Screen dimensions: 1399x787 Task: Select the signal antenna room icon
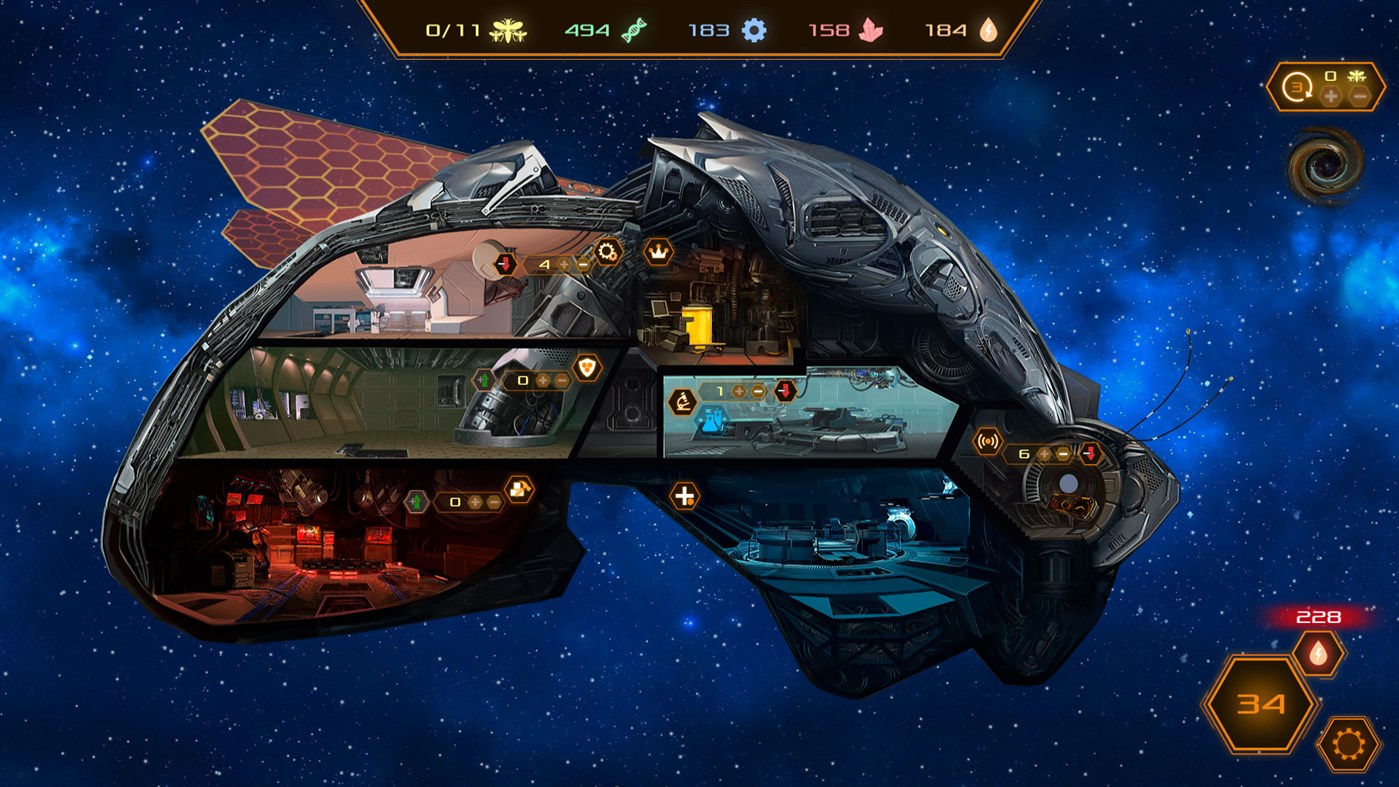coord(988,440)
